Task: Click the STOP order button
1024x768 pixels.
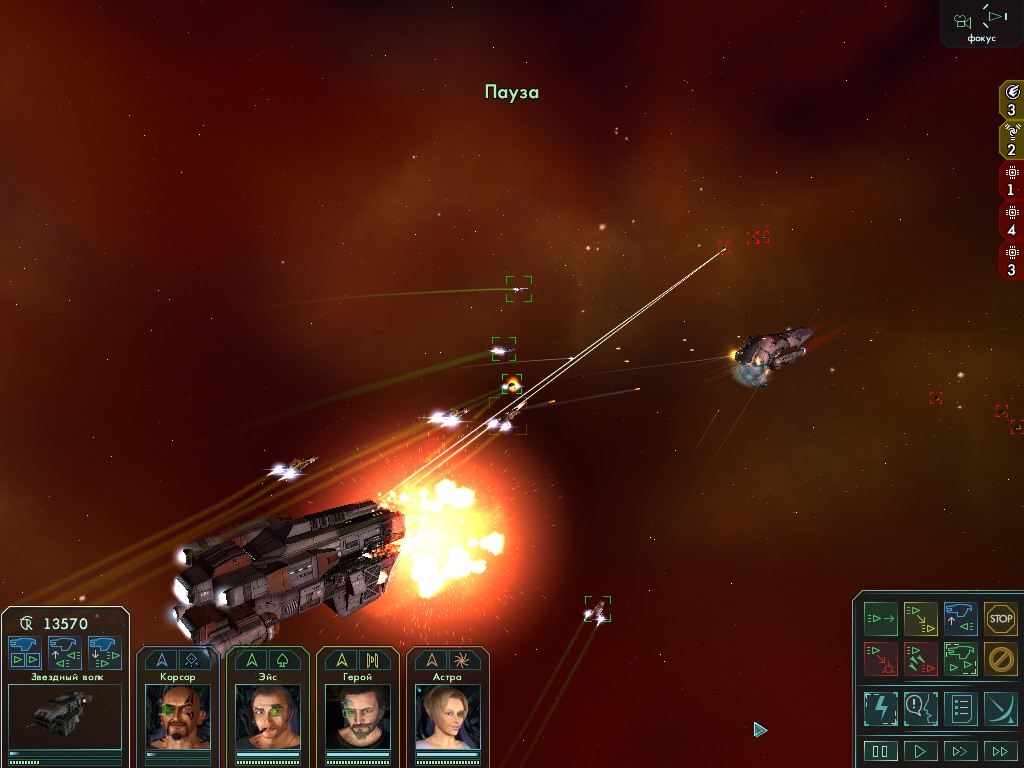Action: click(1000, 618)
